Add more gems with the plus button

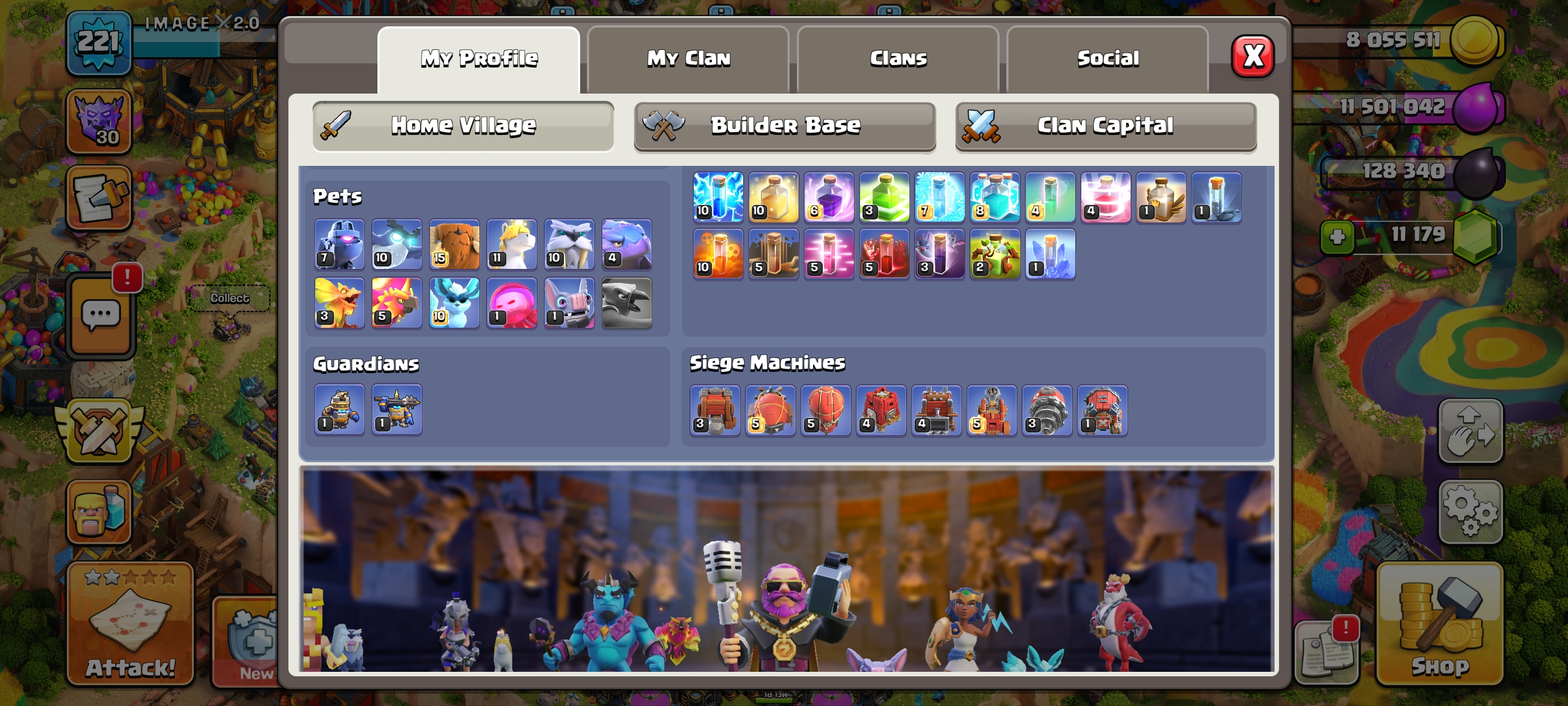tap(1337, 236)
